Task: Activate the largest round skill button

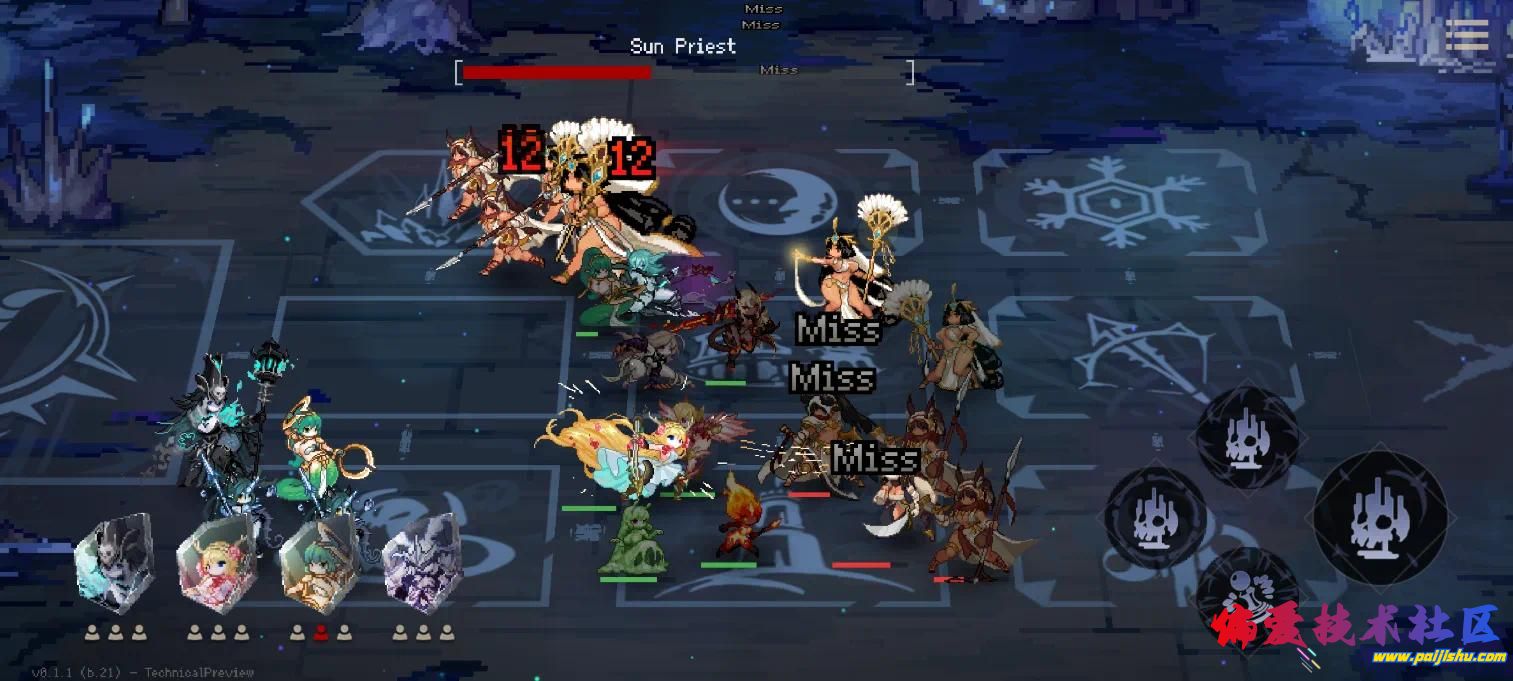Action: pyautogui.click(x=1380, y=518)
